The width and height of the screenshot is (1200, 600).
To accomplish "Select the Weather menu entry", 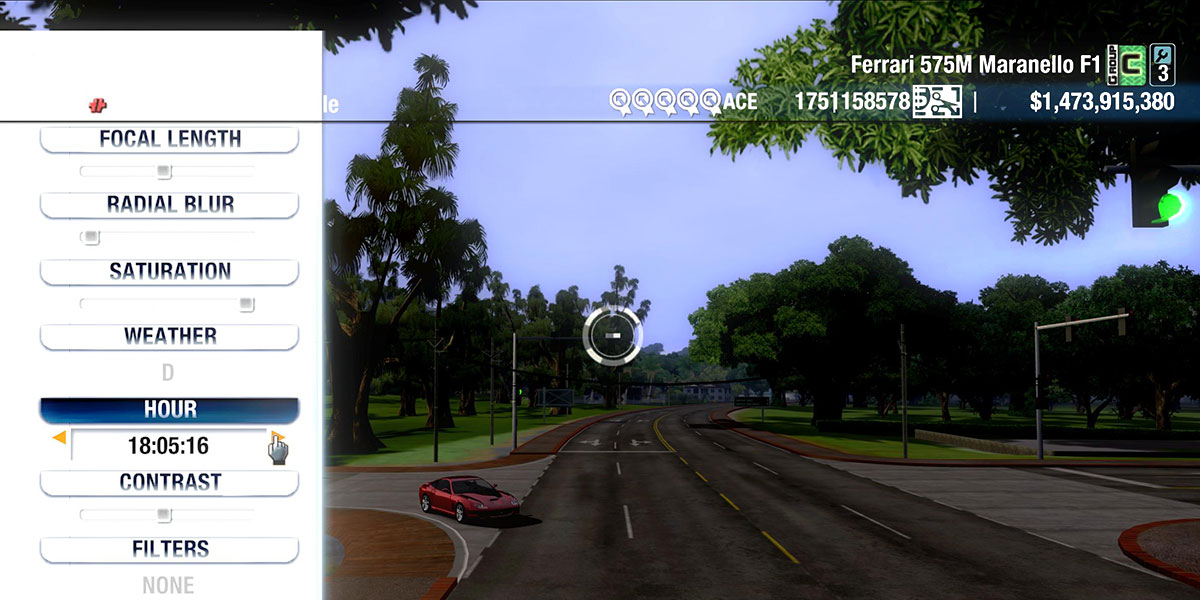I will 169,336.
